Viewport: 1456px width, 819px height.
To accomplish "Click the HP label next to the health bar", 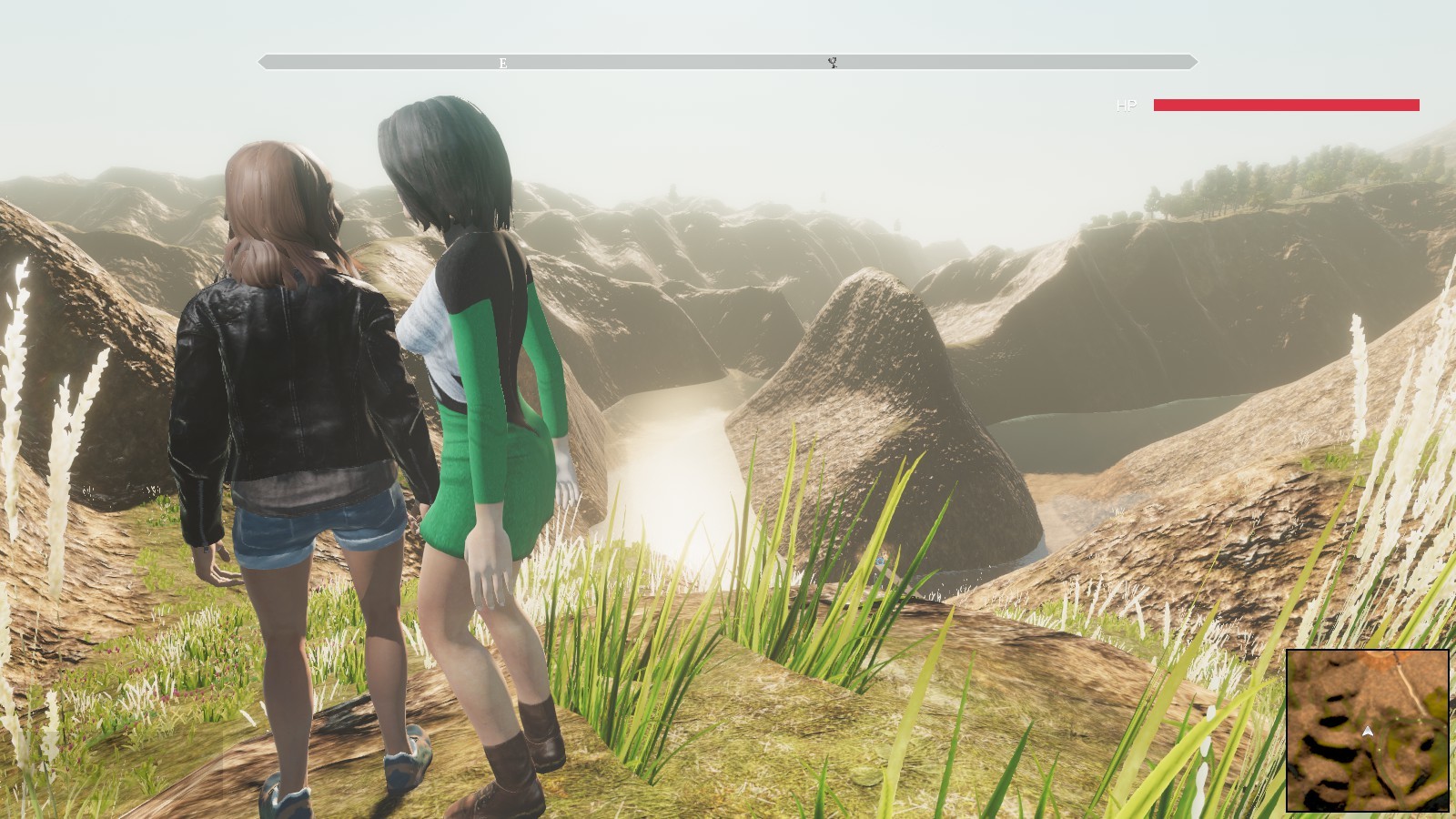I will pyautogui.click(x=1126, y=105).
